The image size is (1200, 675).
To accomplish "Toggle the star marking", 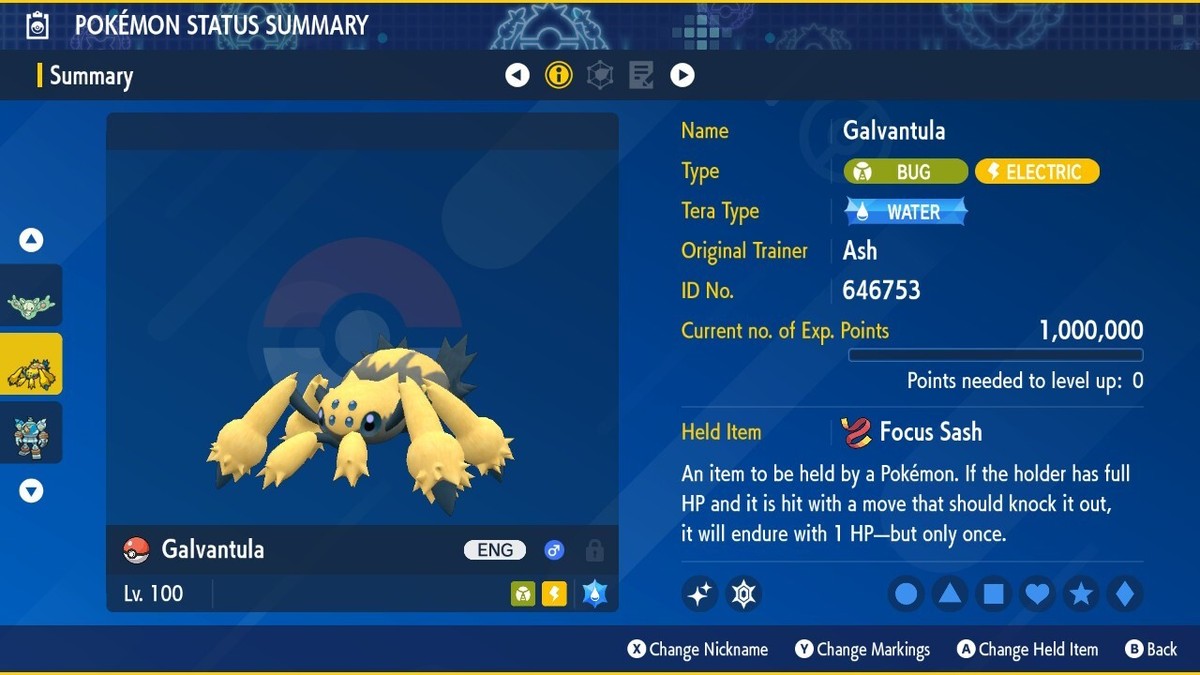I will pyautogui.click(x=1081, y=594).
